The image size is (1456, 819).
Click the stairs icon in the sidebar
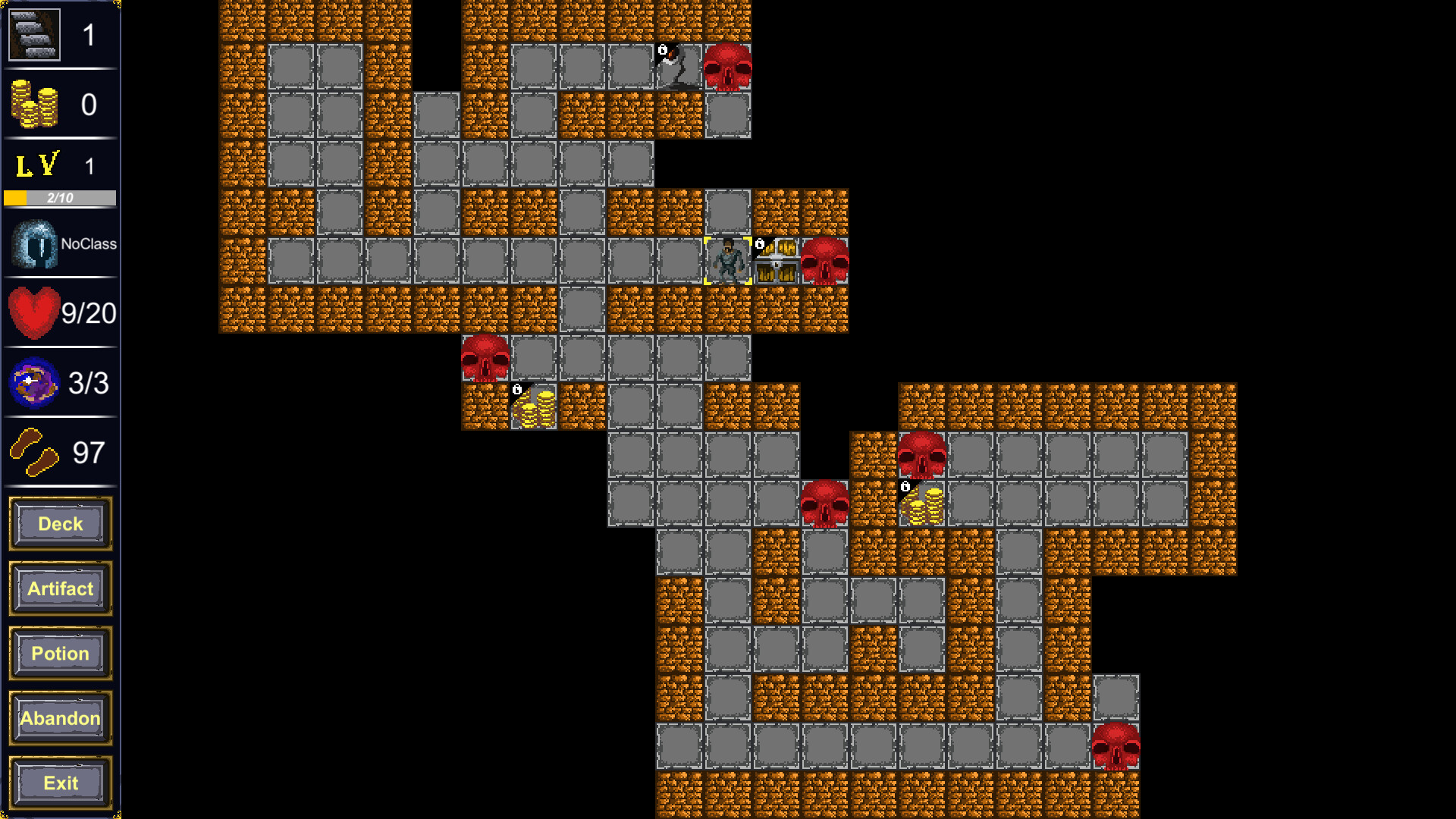pos(33,33)
